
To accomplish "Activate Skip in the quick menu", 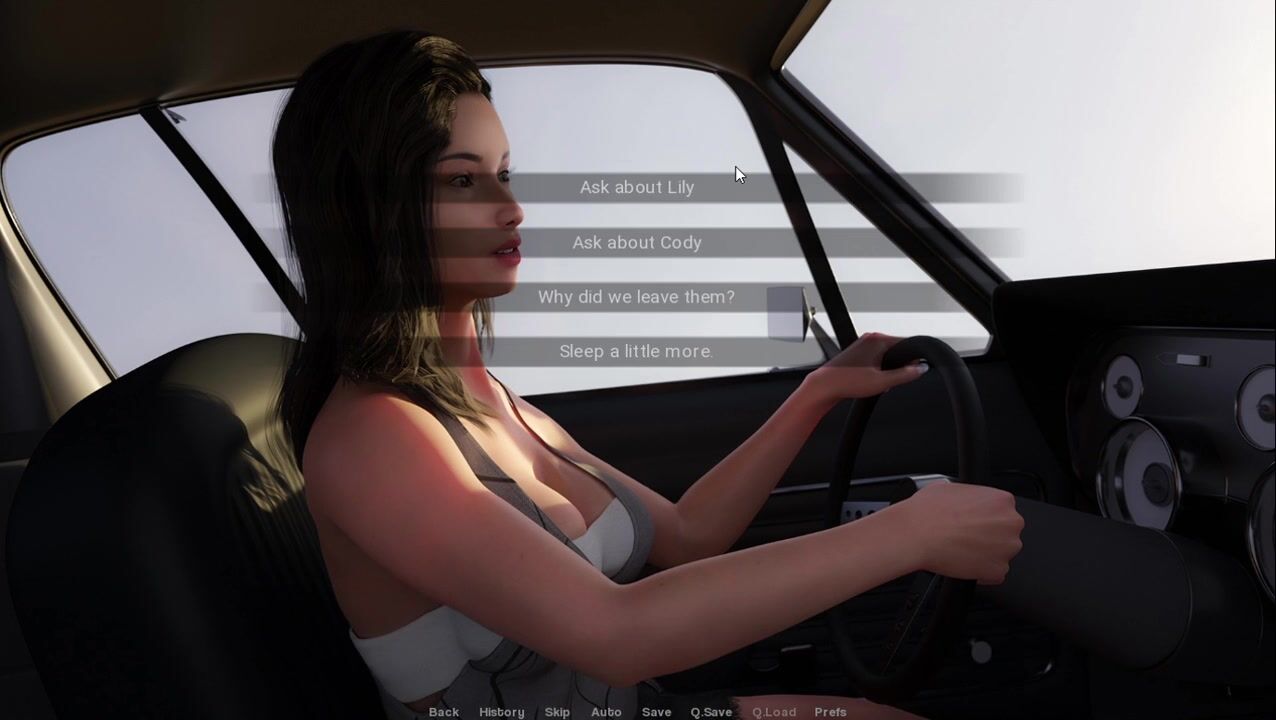I will pos(557,712).
